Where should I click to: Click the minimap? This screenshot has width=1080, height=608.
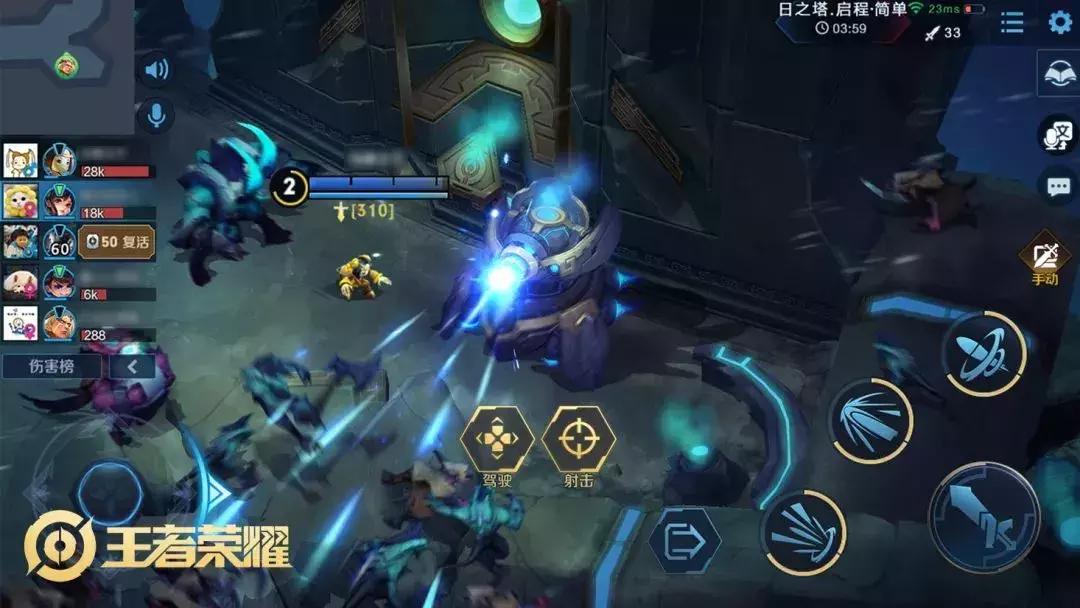pyautogui.click(x=66, y=66)
